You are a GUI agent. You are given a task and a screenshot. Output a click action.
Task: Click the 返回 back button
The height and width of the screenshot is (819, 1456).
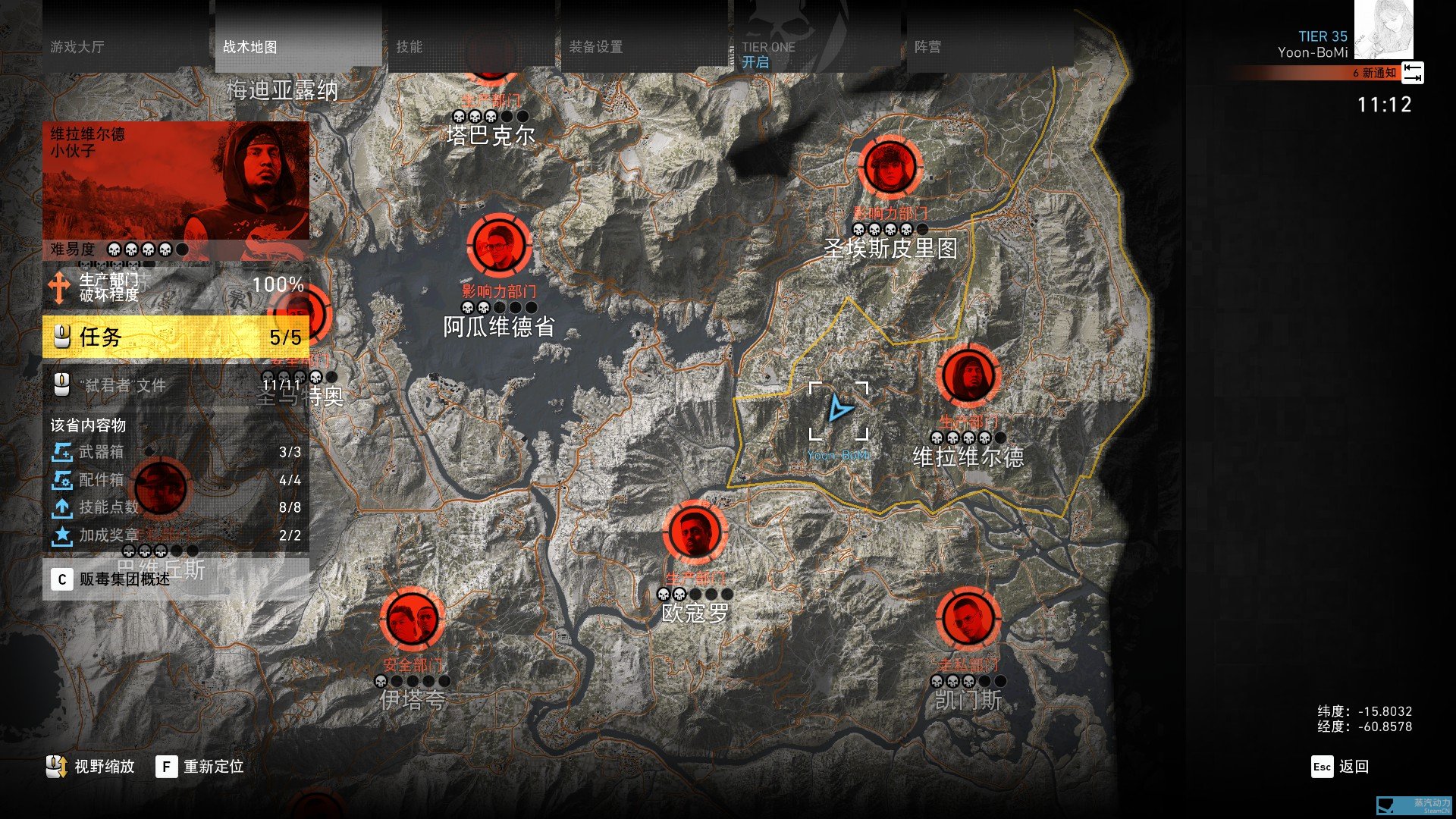(x=1340, y=767)
